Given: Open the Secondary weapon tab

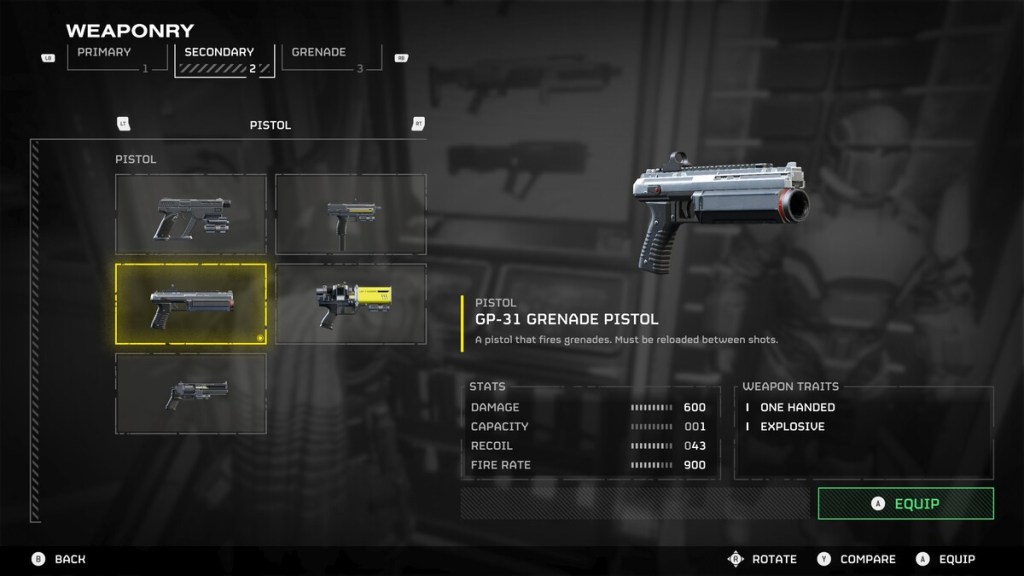Looking at the screenshot, I should click(x=224, y=57).
